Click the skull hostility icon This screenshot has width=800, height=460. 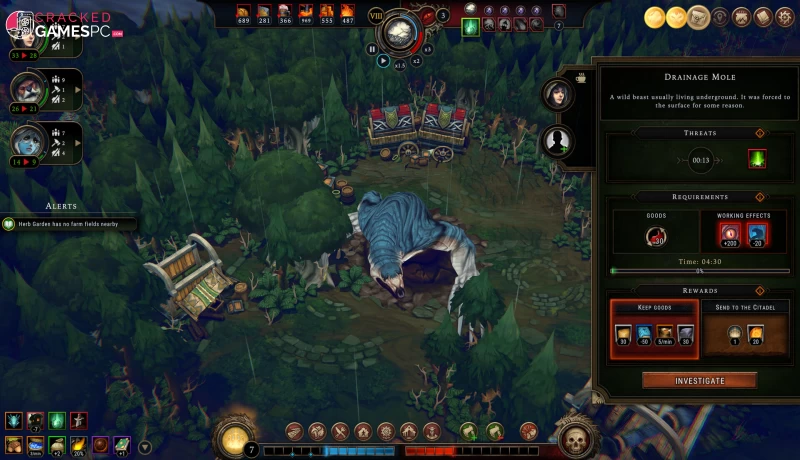point(575,437)
